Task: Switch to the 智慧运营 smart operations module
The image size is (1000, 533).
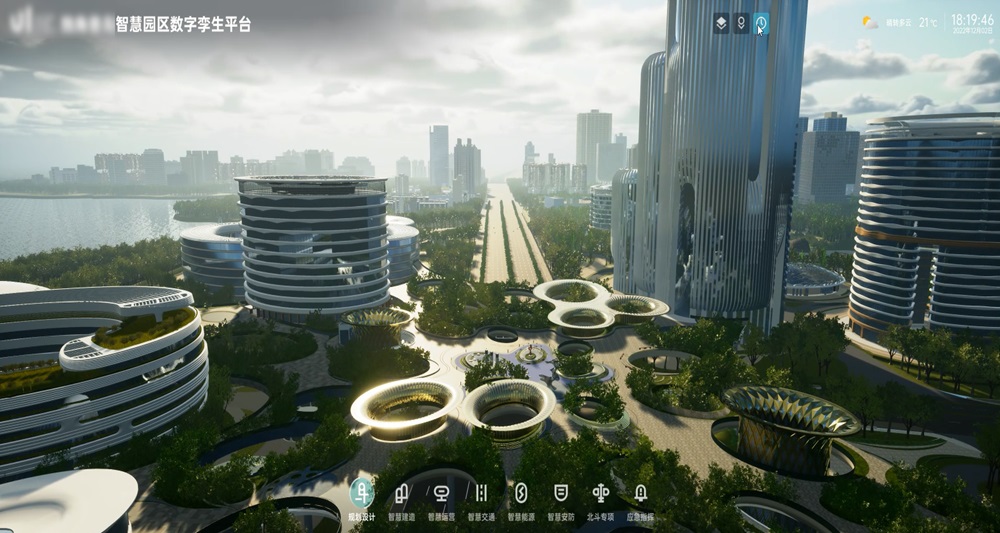Action: (x=441, y=494)
